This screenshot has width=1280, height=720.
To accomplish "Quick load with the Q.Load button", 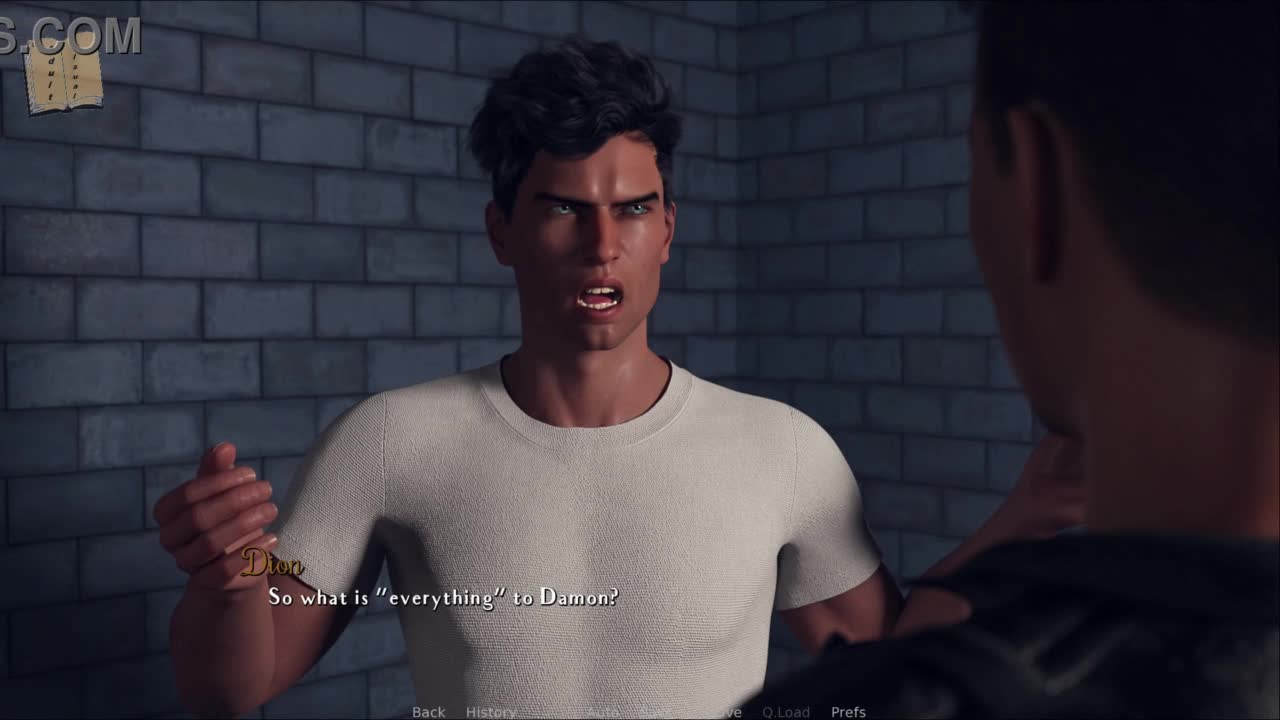I will pos(785,712).
